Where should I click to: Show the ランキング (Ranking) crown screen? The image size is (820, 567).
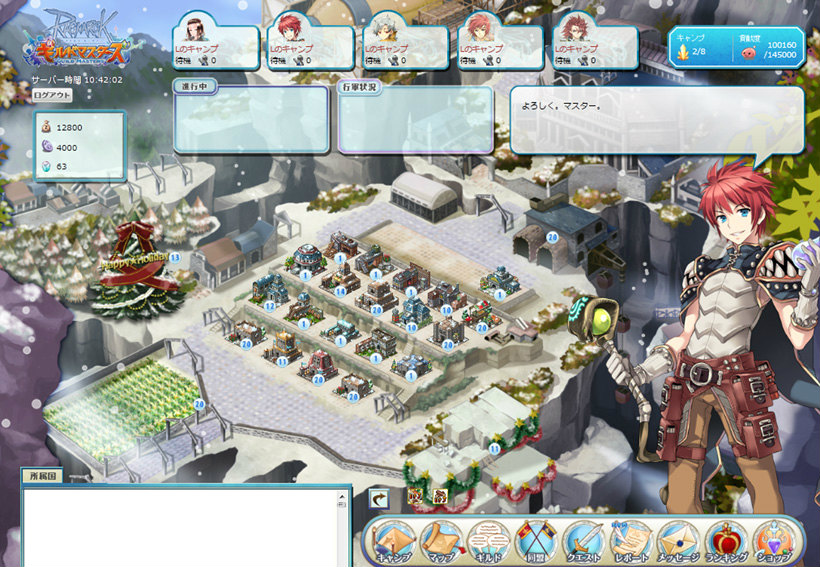(x=726, y=542)
